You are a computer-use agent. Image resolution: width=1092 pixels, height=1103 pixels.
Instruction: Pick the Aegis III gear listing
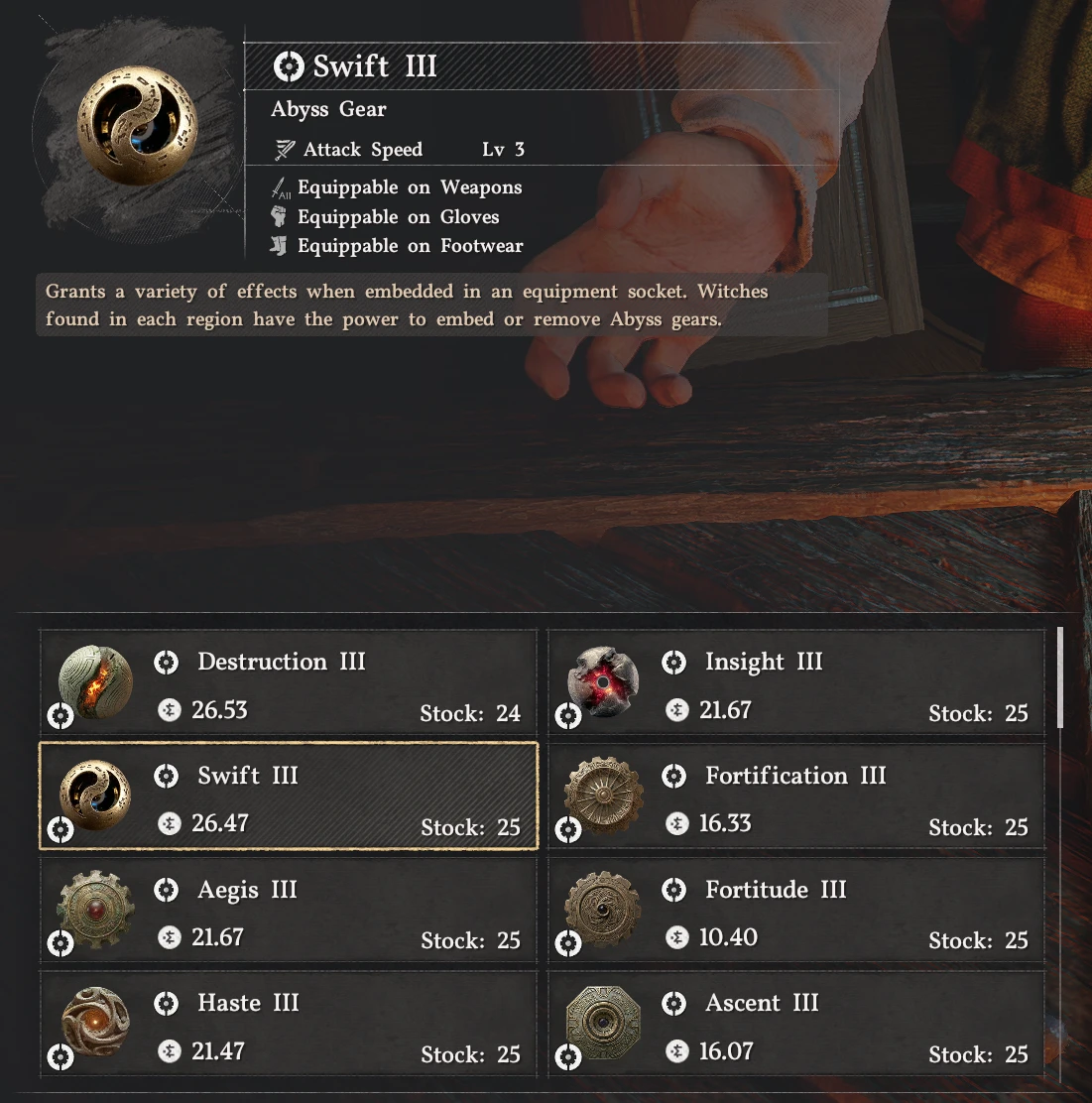coord(288,912)
